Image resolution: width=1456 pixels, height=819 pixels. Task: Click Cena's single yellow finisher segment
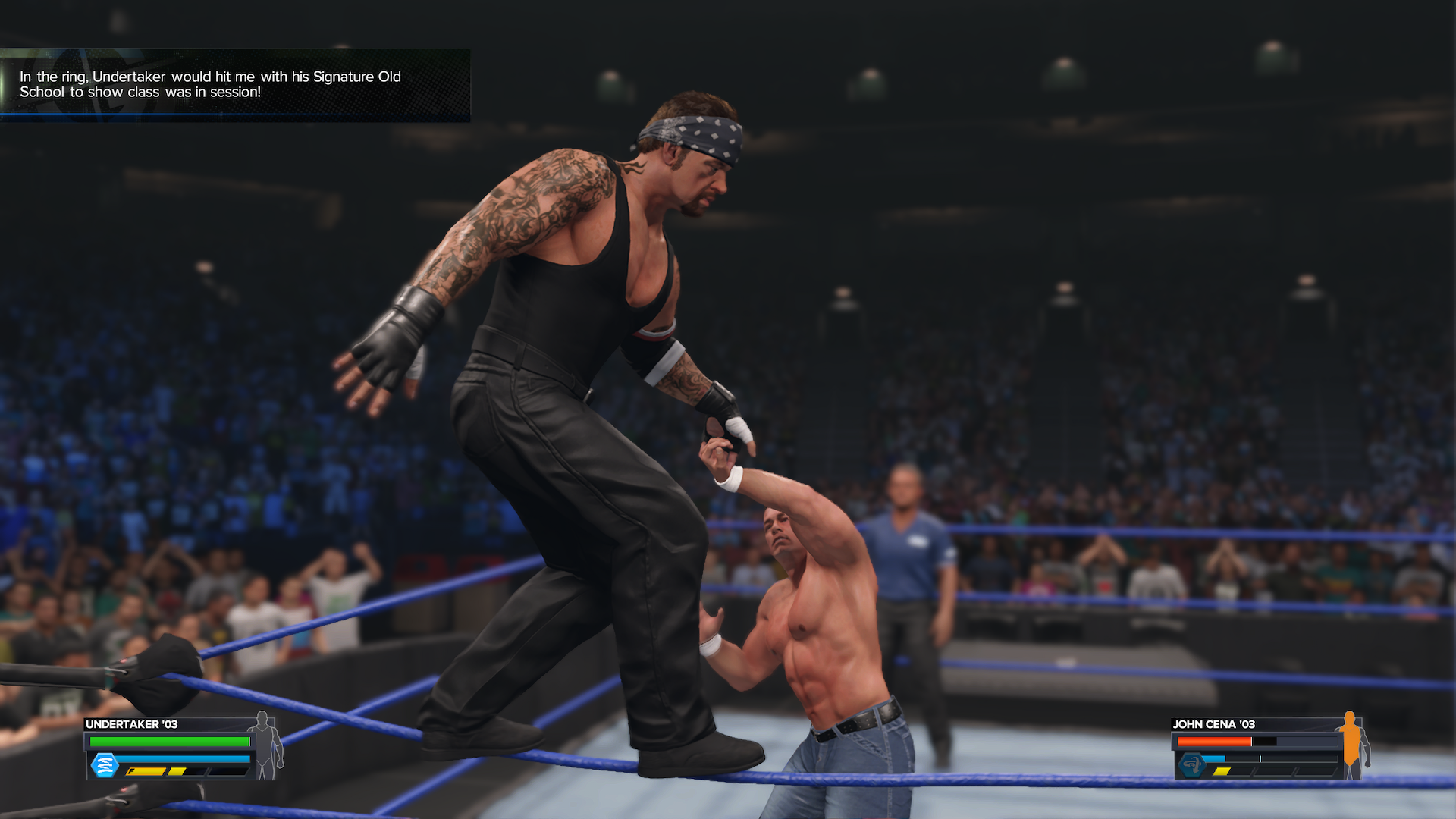[x=1222, y=771]
